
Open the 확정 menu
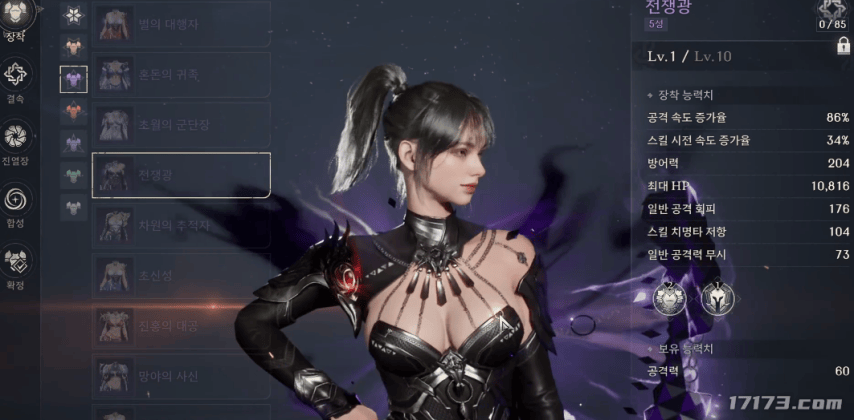coord(17,266)
